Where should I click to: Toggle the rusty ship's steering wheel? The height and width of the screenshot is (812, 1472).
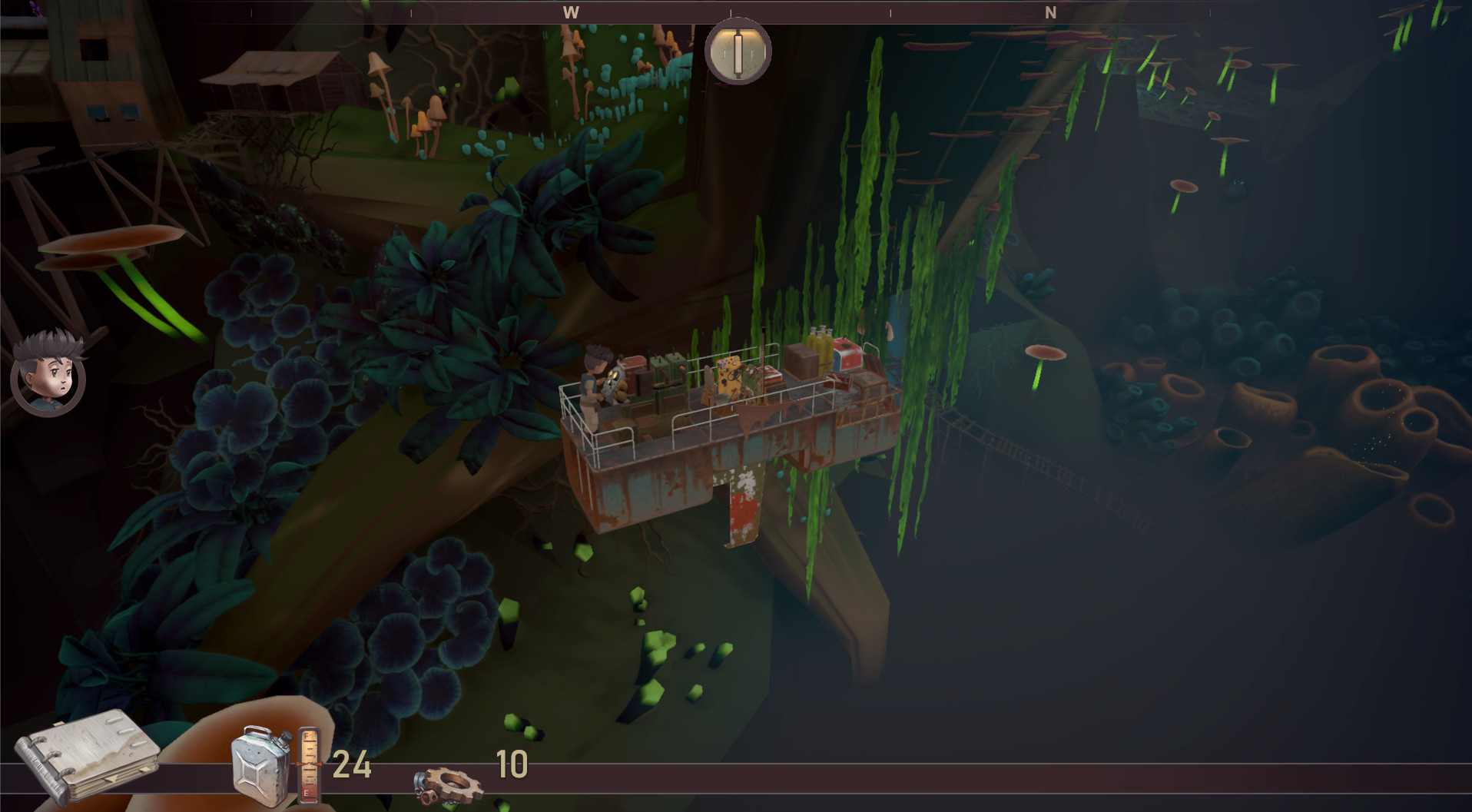click(733, 376)
